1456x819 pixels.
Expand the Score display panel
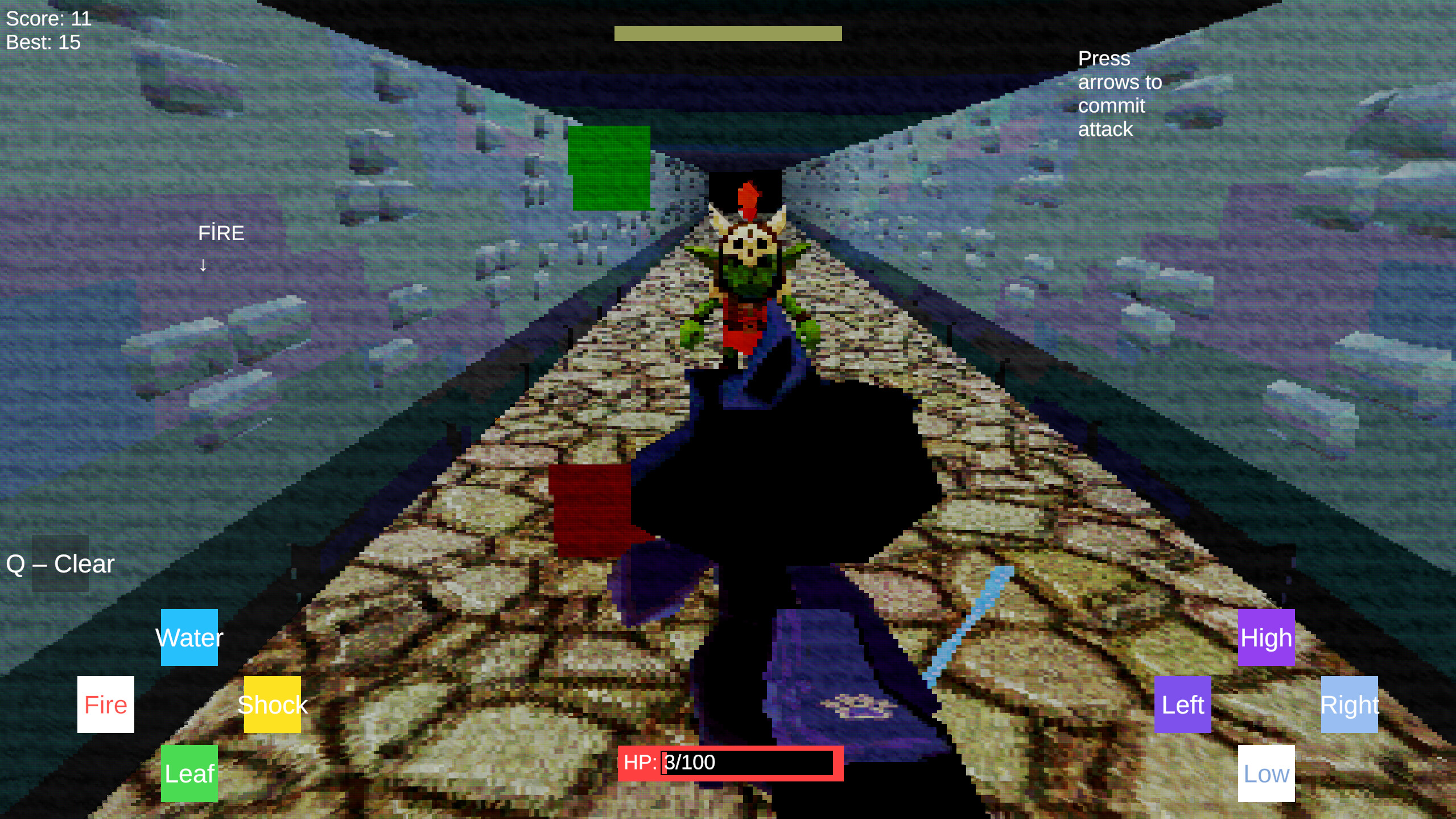tap(48, 18)
